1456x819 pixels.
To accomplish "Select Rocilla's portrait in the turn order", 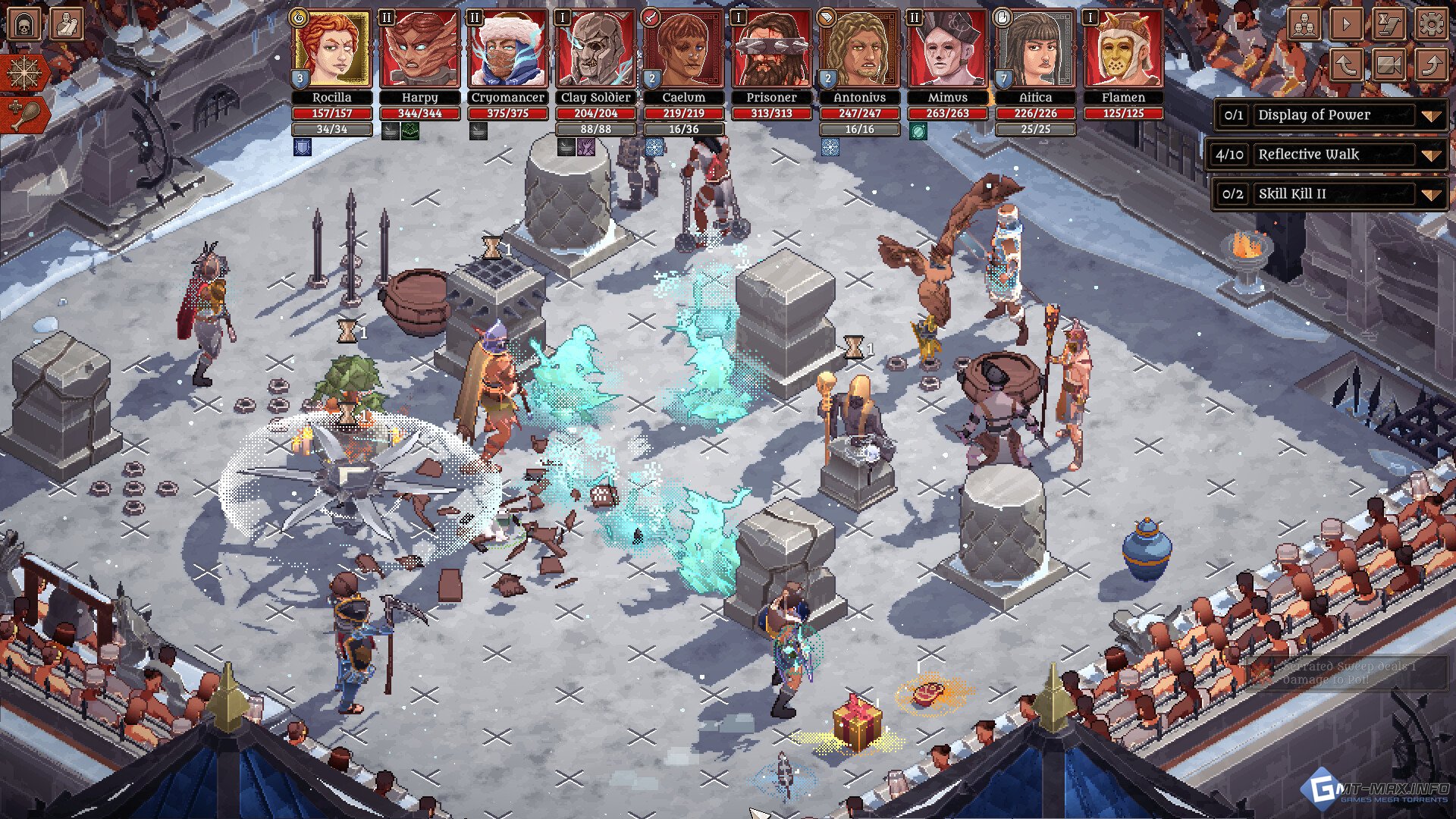I will point(331,49).
